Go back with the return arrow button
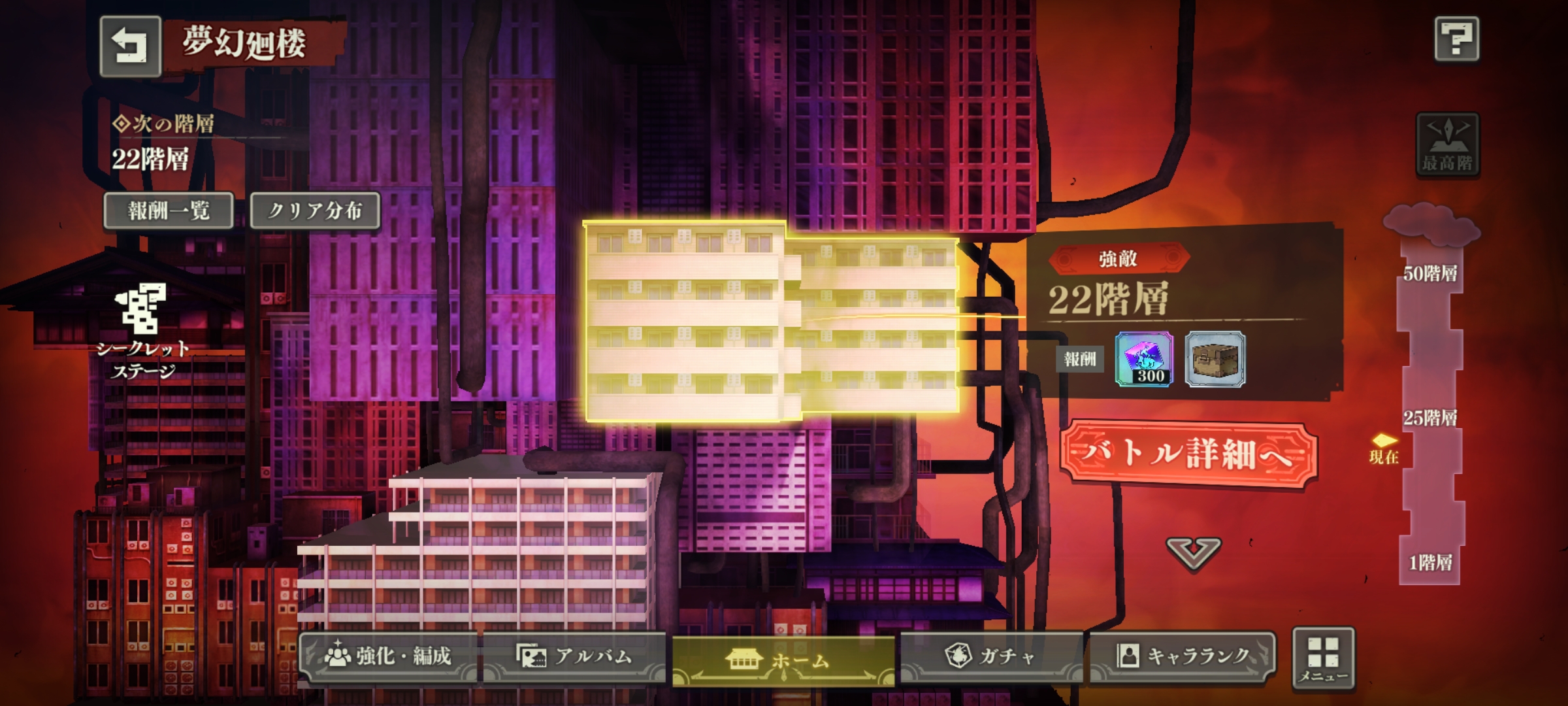Screen dimensions: 1568x706 [130, 46]
